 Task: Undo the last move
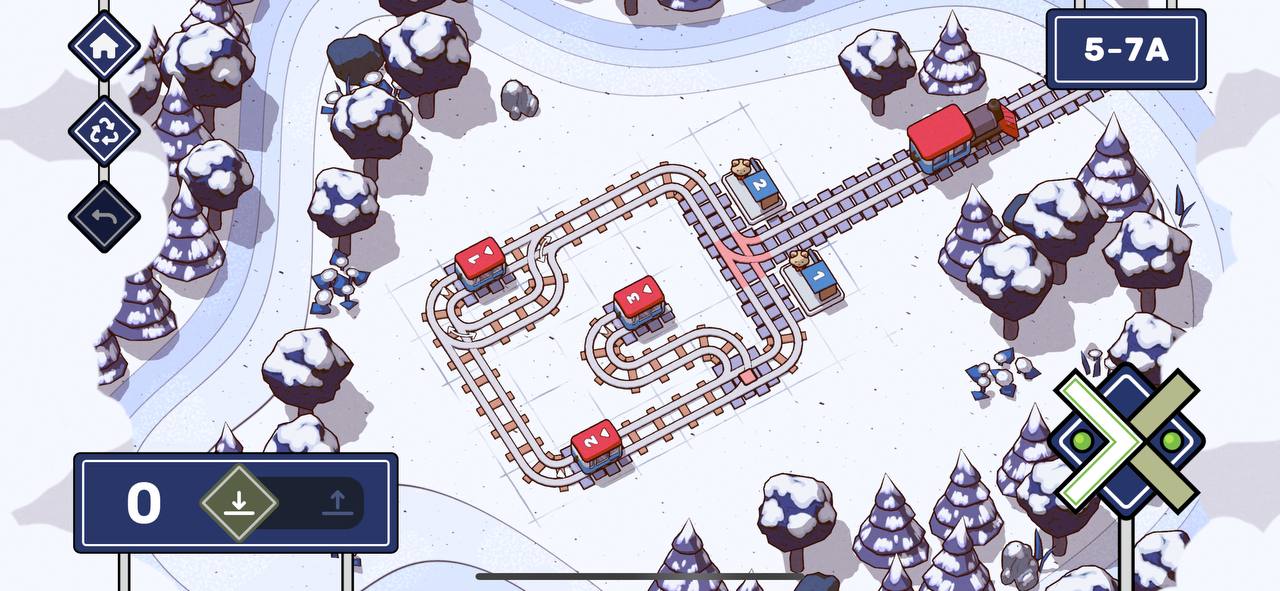[x=104, y=216]
